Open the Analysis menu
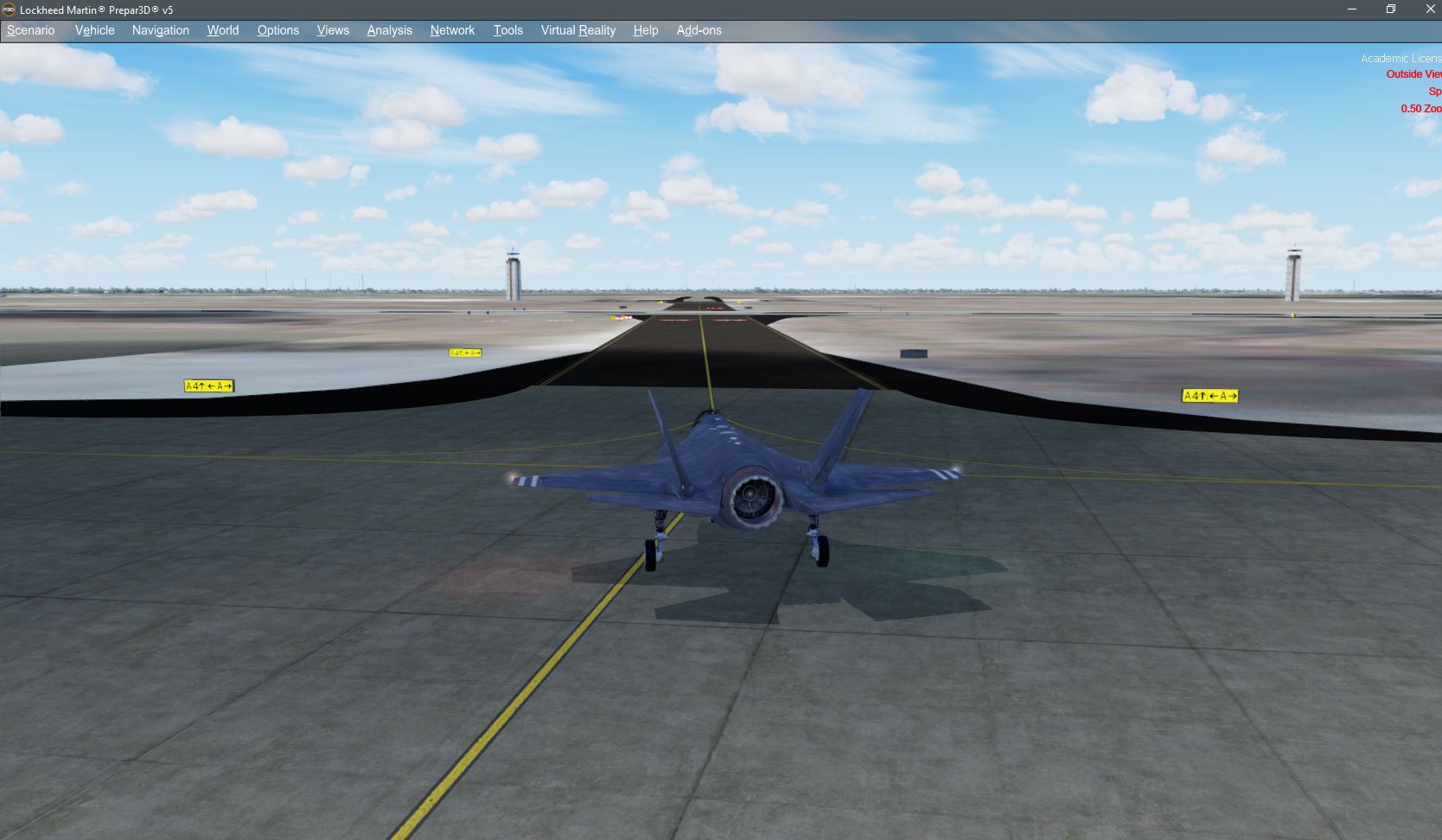The image size is (1442, 840). (389, 30)
